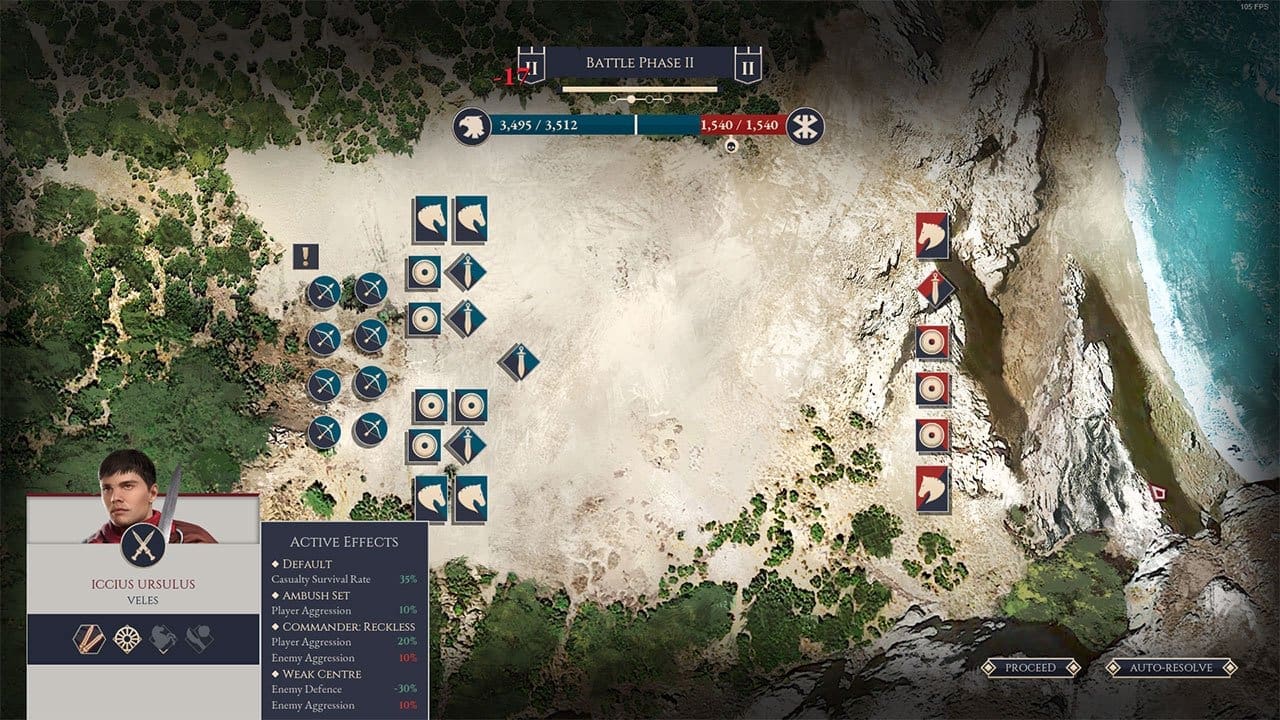
Task: Select the greyed horse trait icon
Action: pyautogui.click(x=163, y=639)
